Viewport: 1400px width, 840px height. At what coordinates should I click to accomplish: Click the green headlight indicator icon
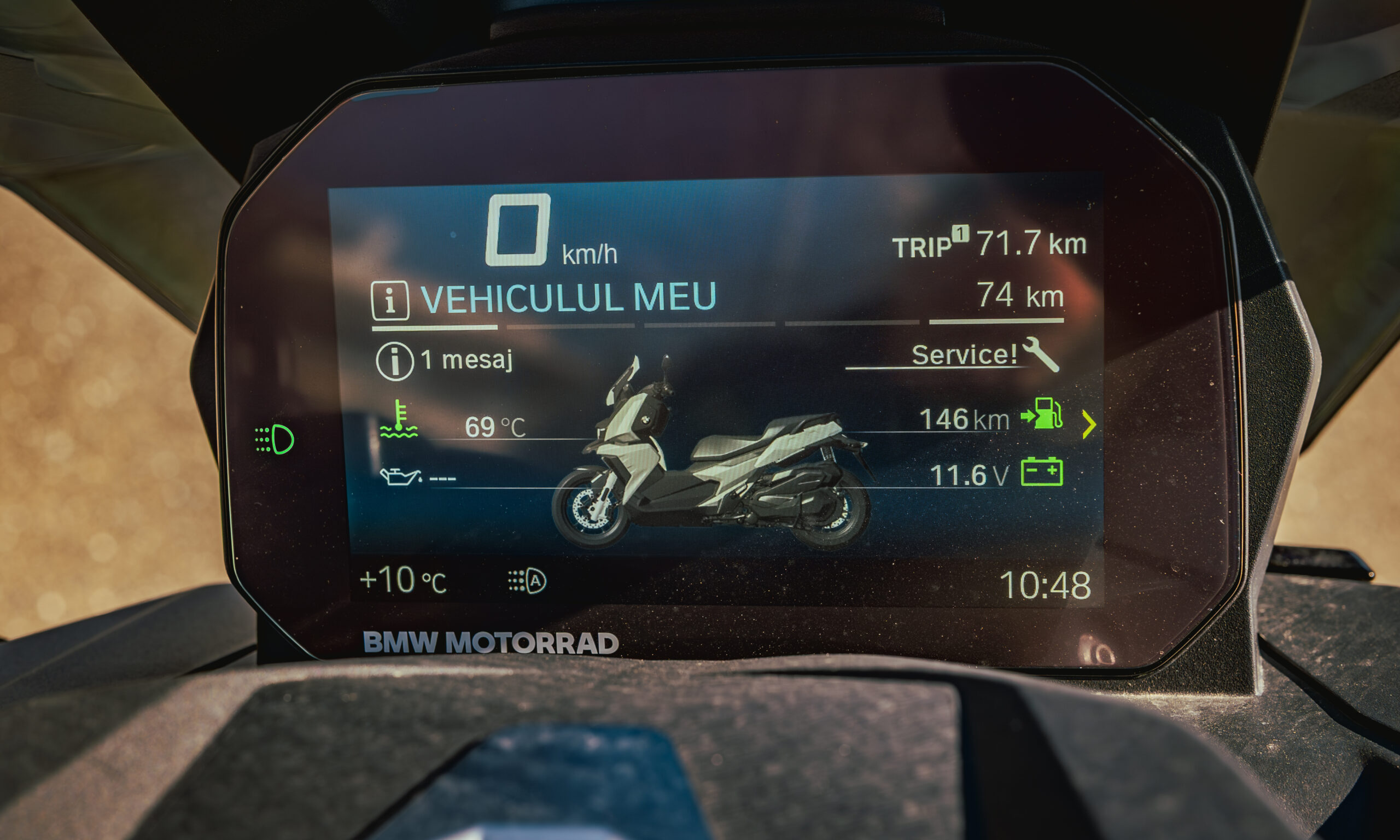coord(275,439)
